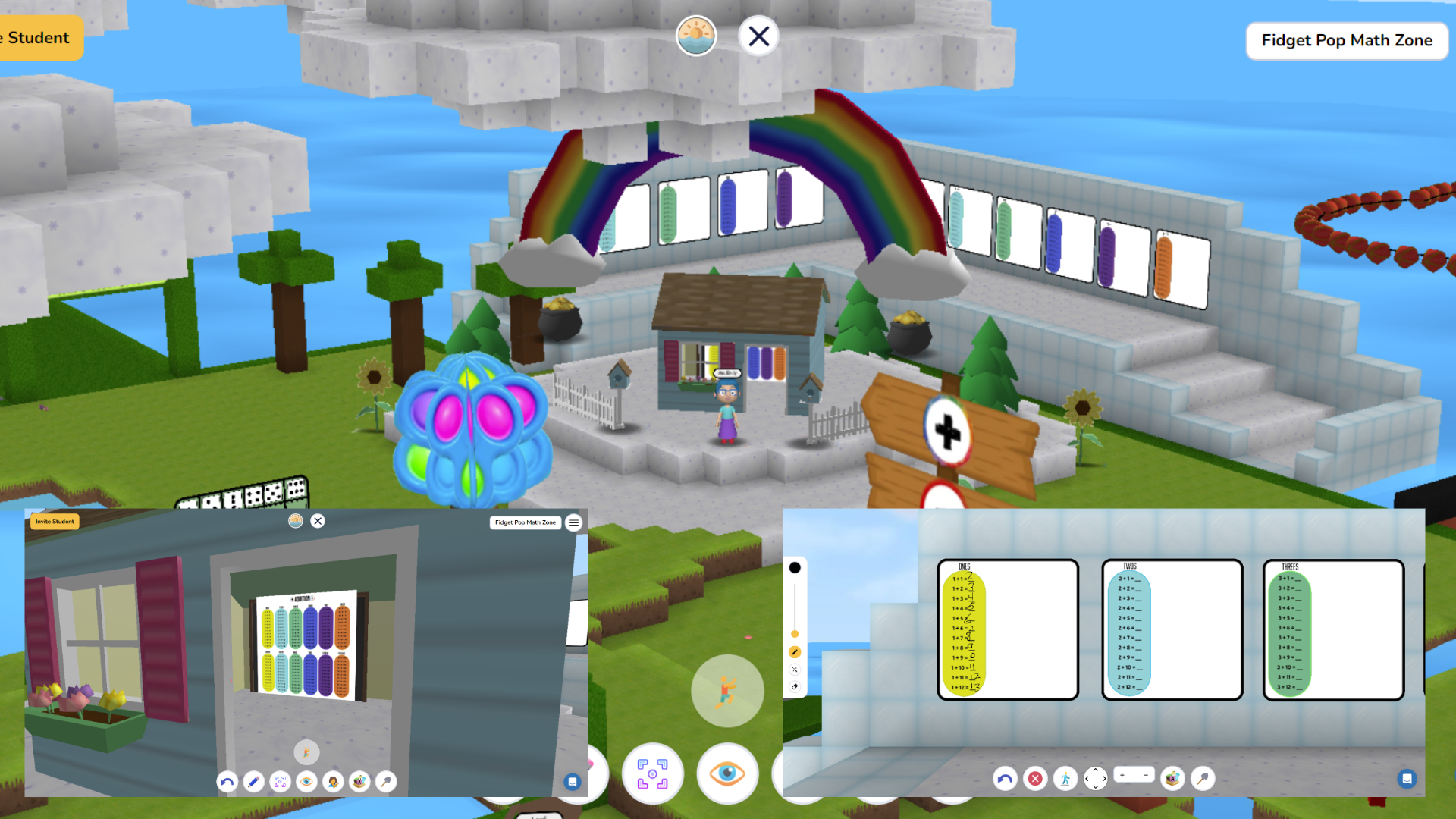Open the hamburger menu in the mini window

point(574,522)
